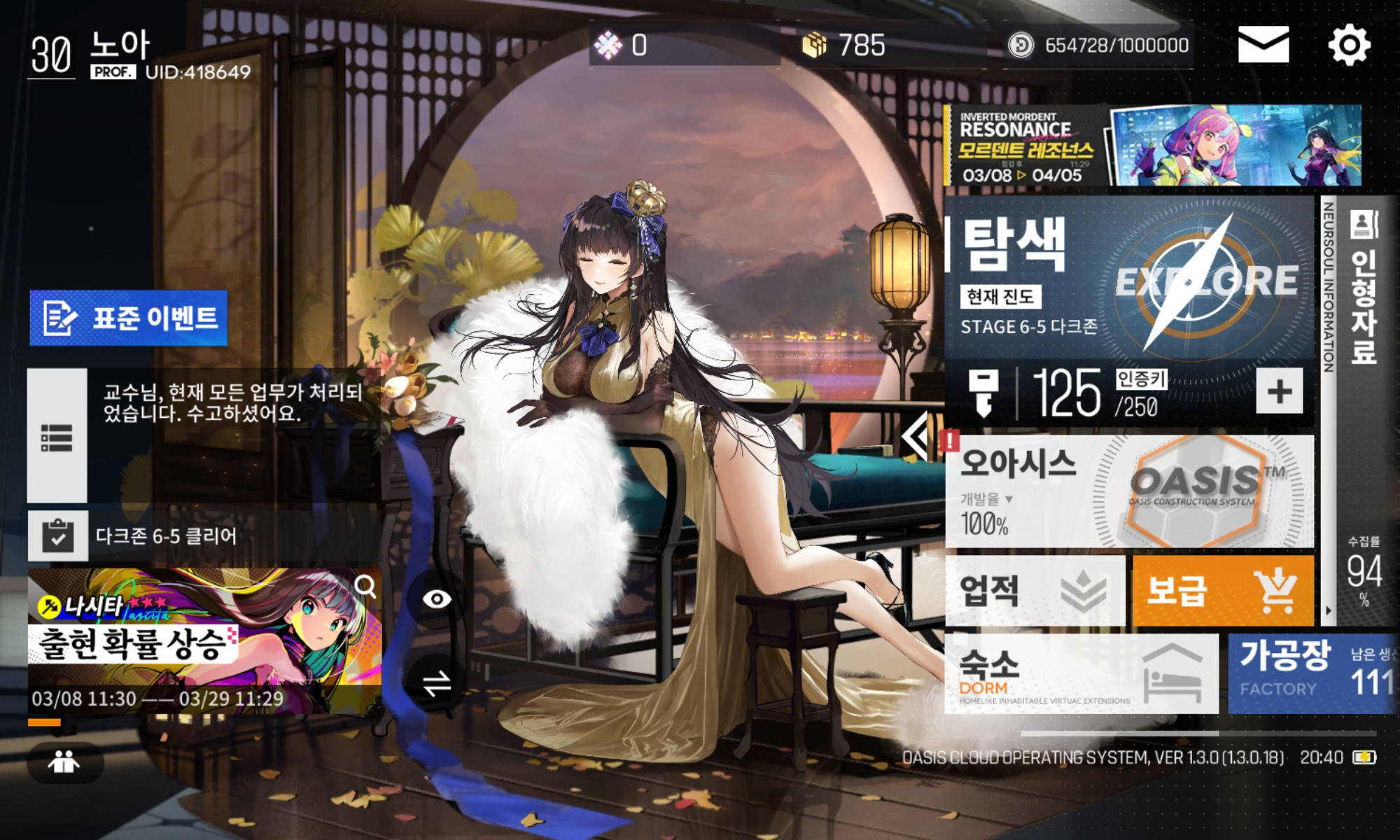Open the Resonance event banner

(x=1152, y=146)
